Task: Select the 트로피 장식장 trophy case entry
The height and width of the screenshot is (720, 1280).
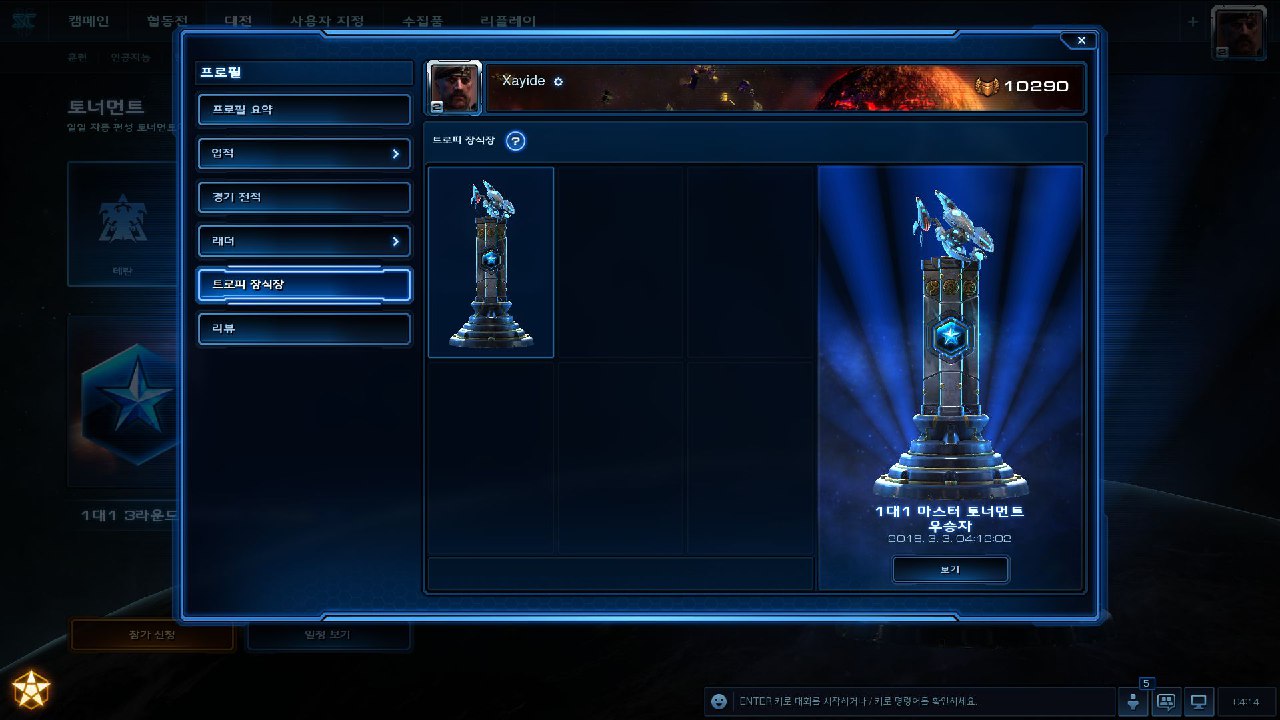Action: click(x=304, y=285)
